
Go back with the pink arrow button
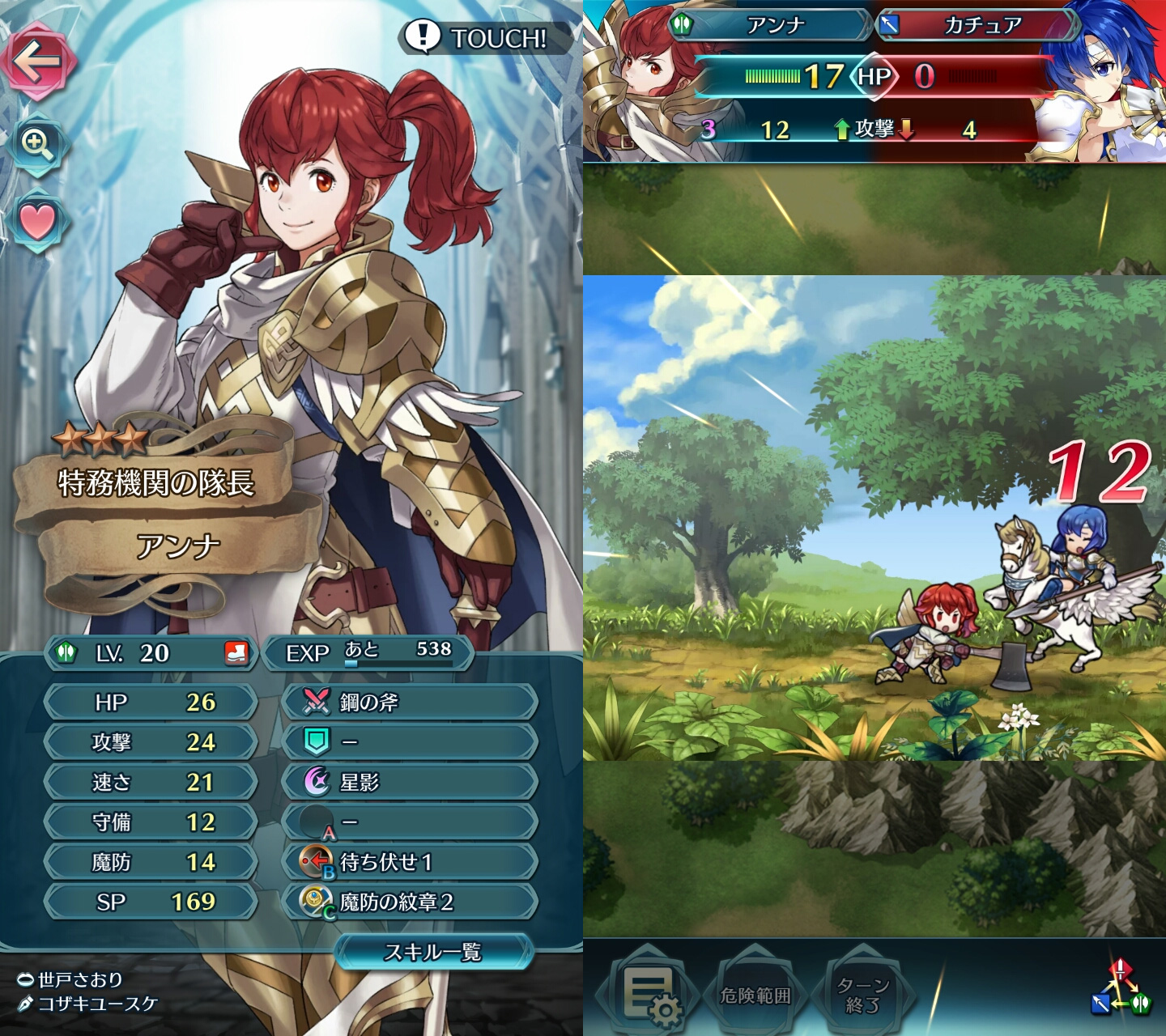pos(40,62)
